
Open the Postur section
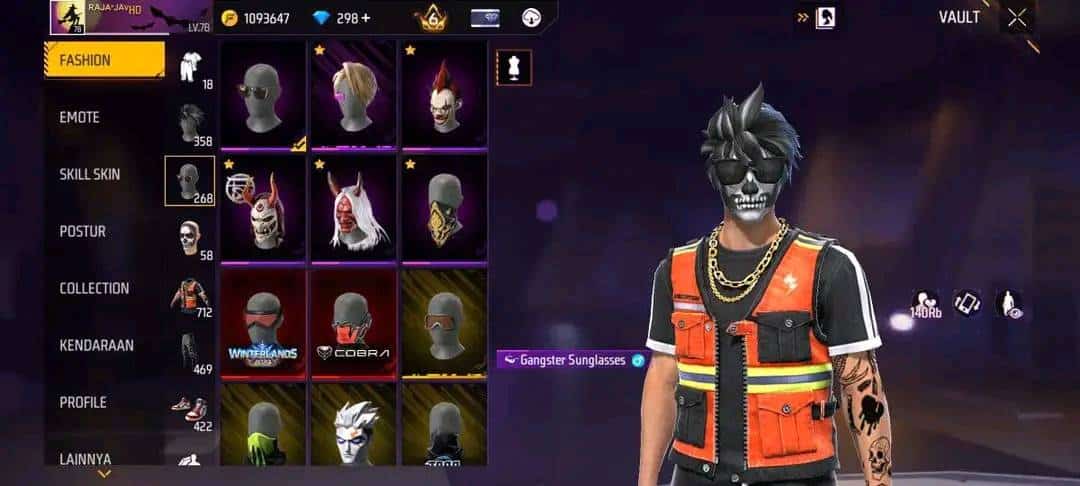82,231
